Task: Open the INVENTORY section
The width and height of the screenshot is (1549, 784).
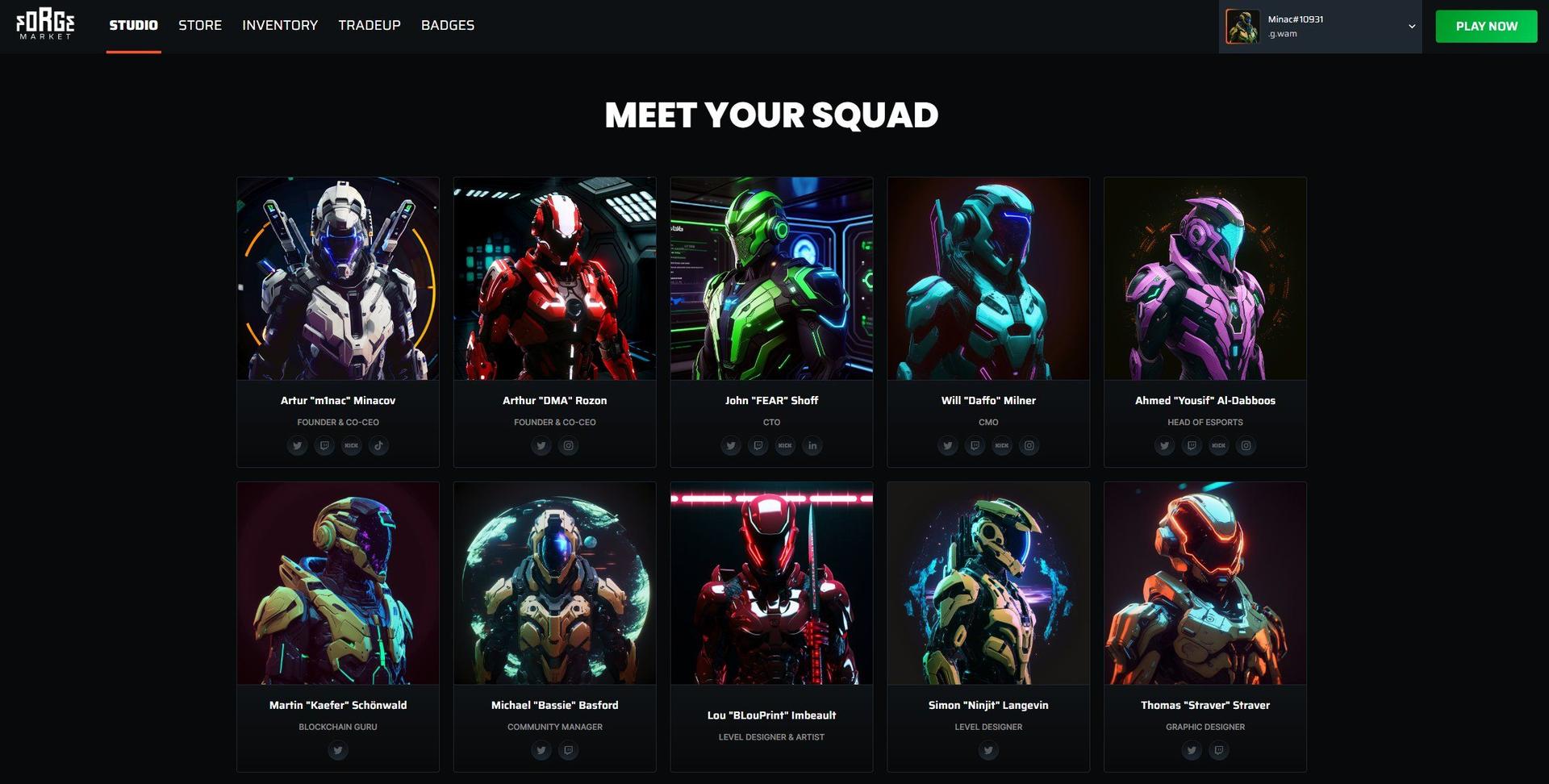Action: (280, 25)
